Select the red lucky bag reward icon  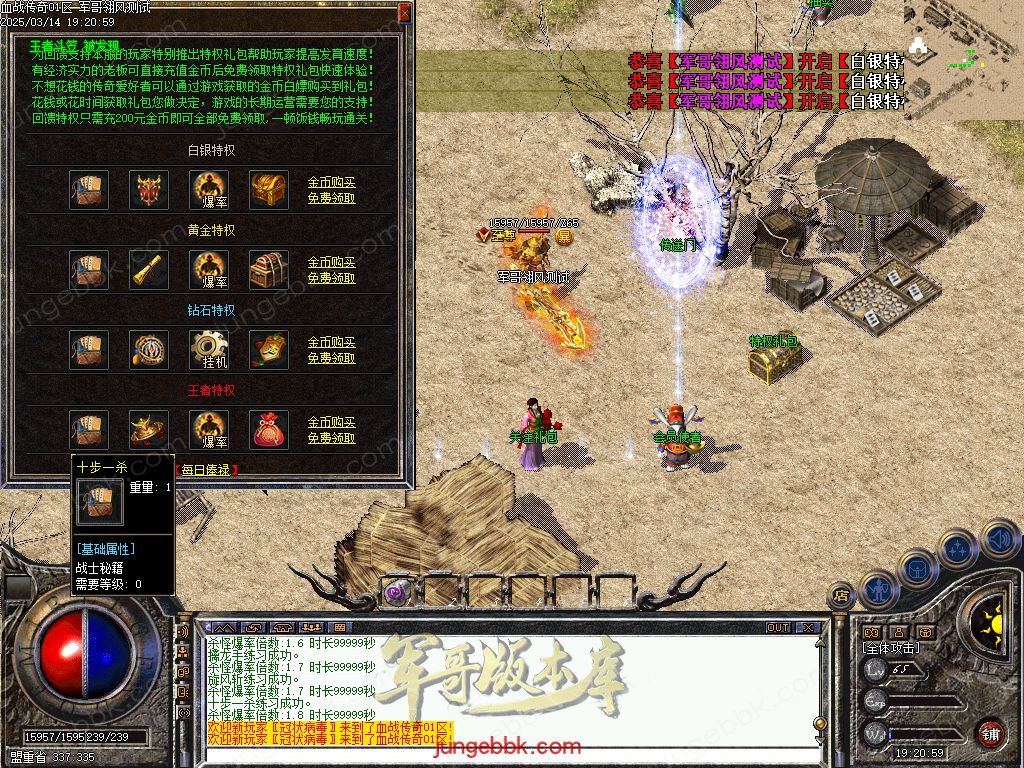269,430
